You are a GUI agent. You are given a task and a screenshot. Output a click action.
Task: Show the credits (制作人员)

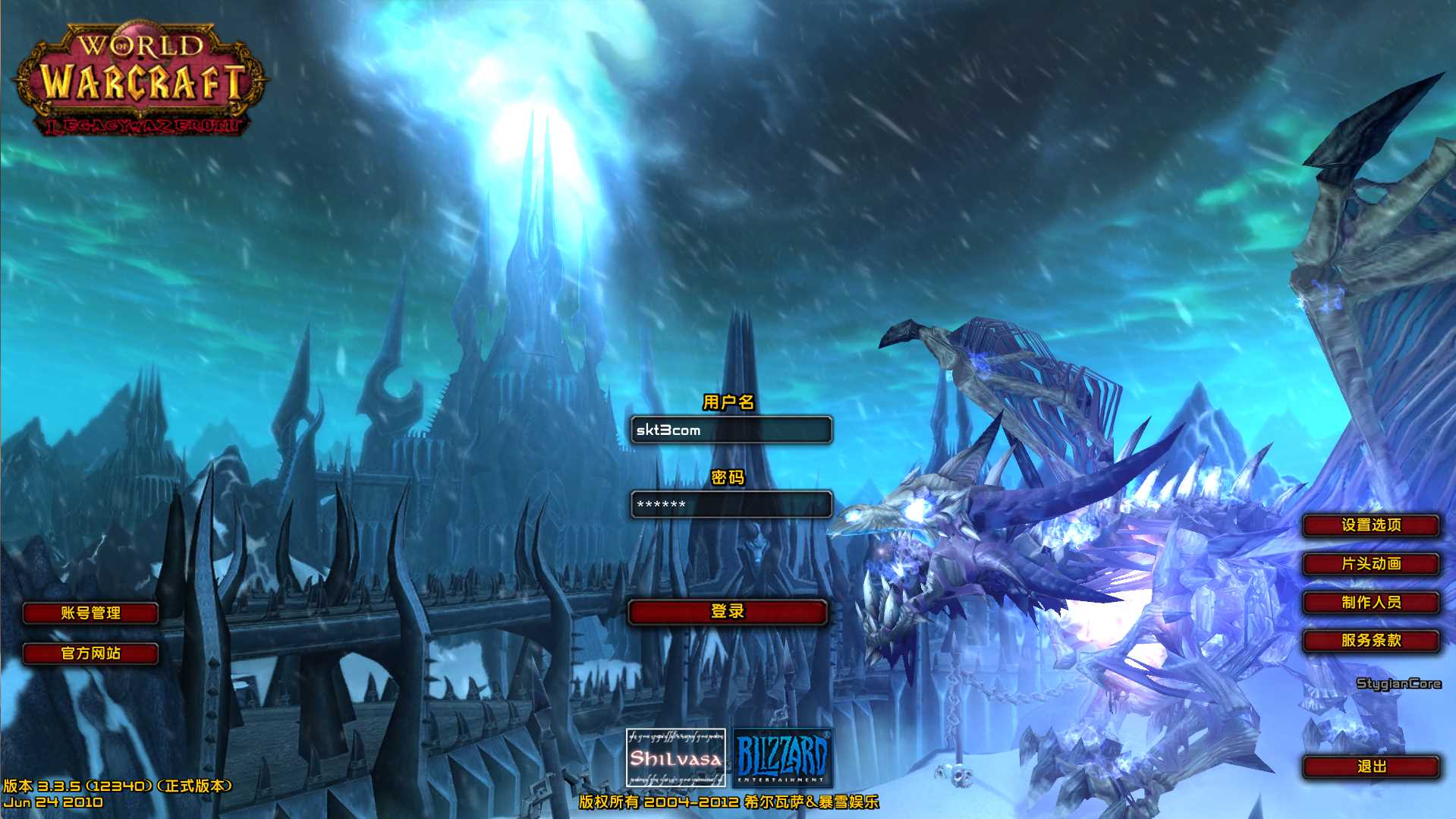click(x=1371, y=603)
